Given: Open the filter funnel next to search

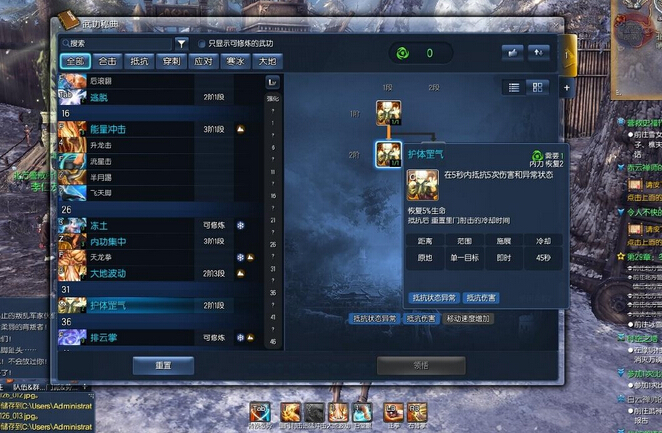Looking at the screenshot, I should [181, 44].
